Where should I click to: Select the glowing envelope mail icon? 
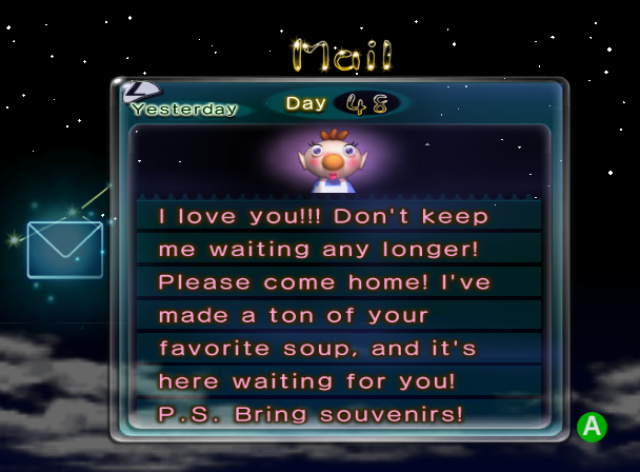[65, 249]
